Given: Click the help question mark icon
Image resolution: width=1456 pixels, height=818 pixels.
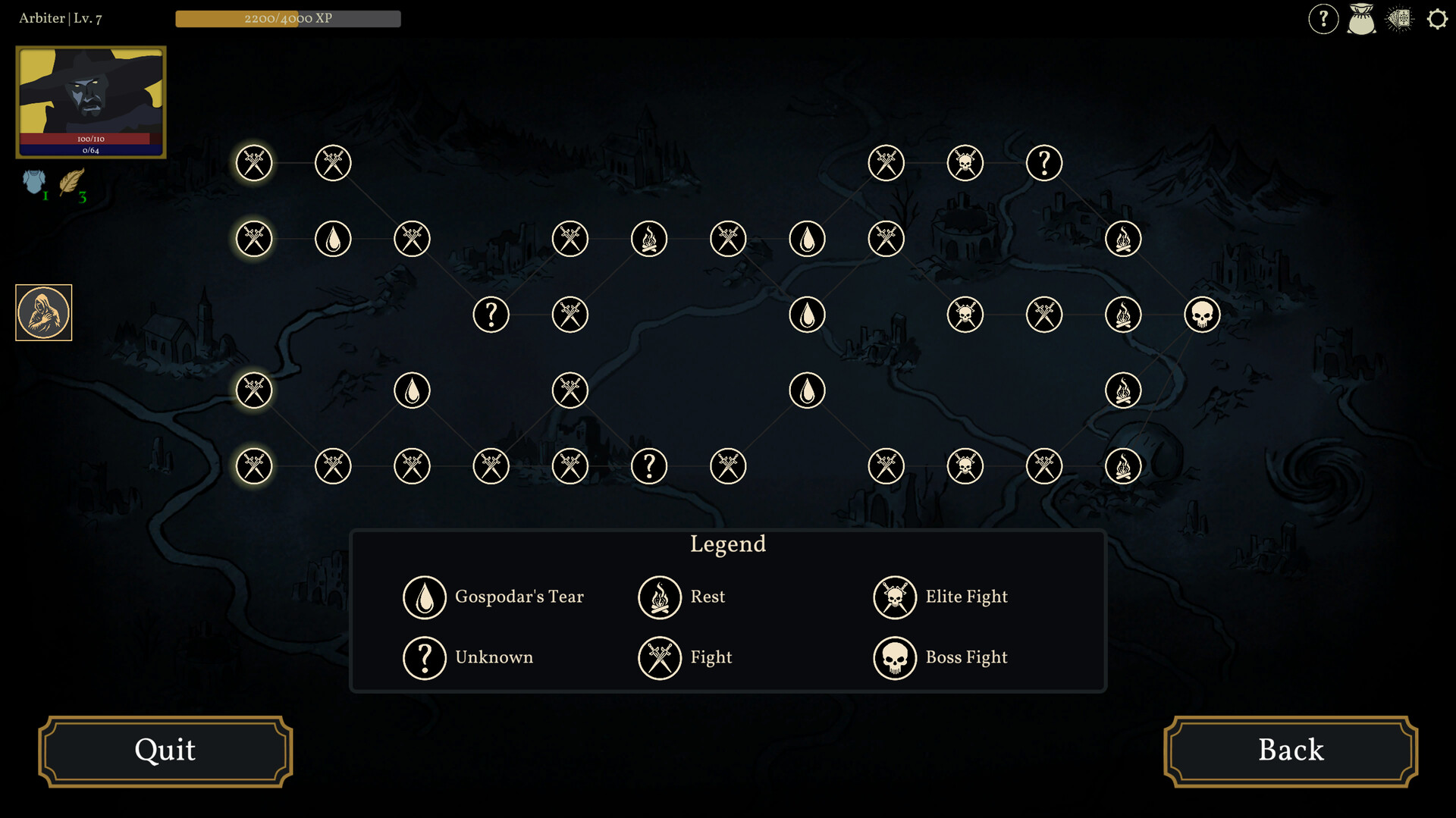Looking at the screenshot, I should (x=1324, y=19).
